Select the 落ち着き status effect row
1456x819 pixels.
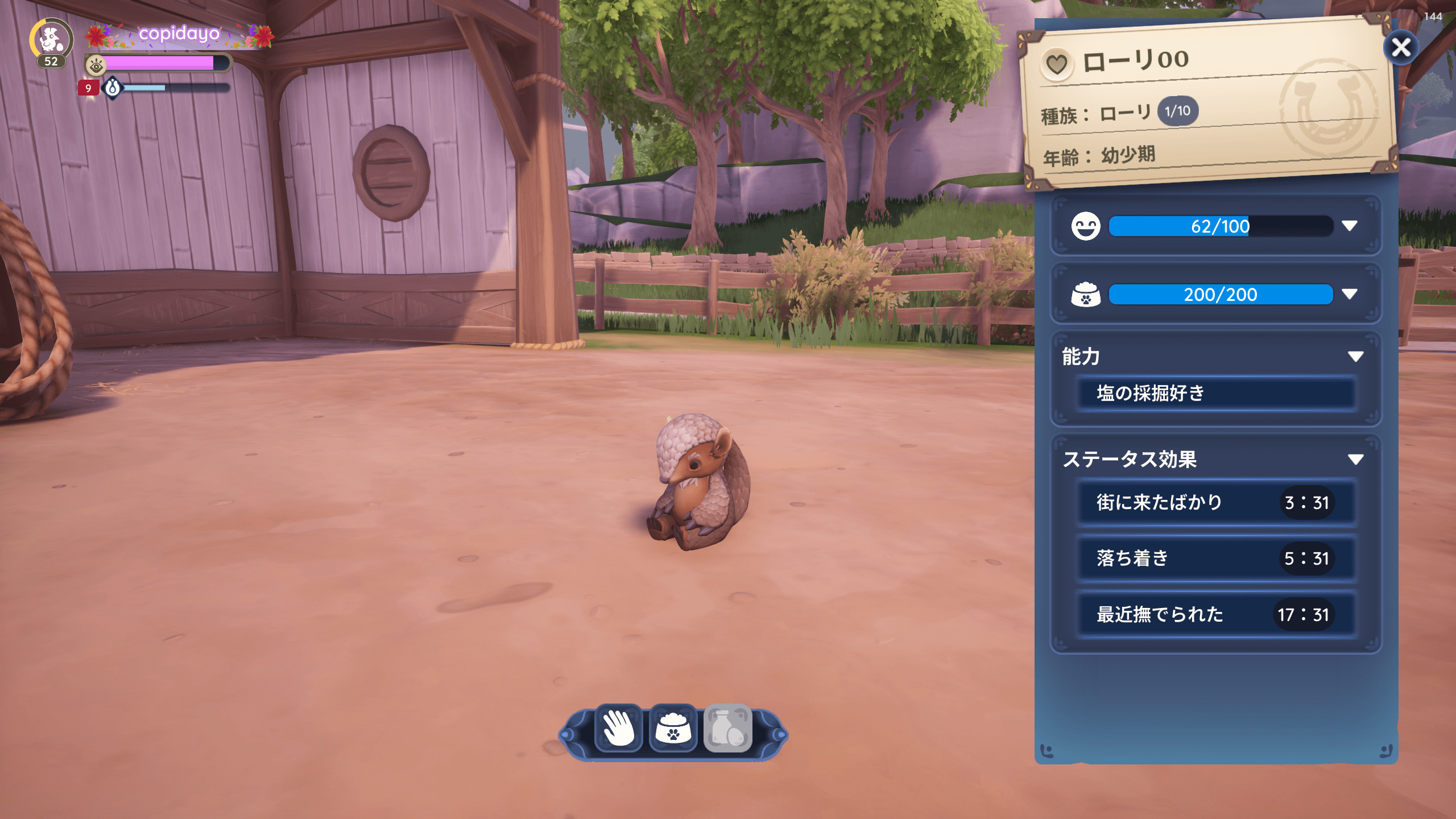click(x=1216, y=559)
